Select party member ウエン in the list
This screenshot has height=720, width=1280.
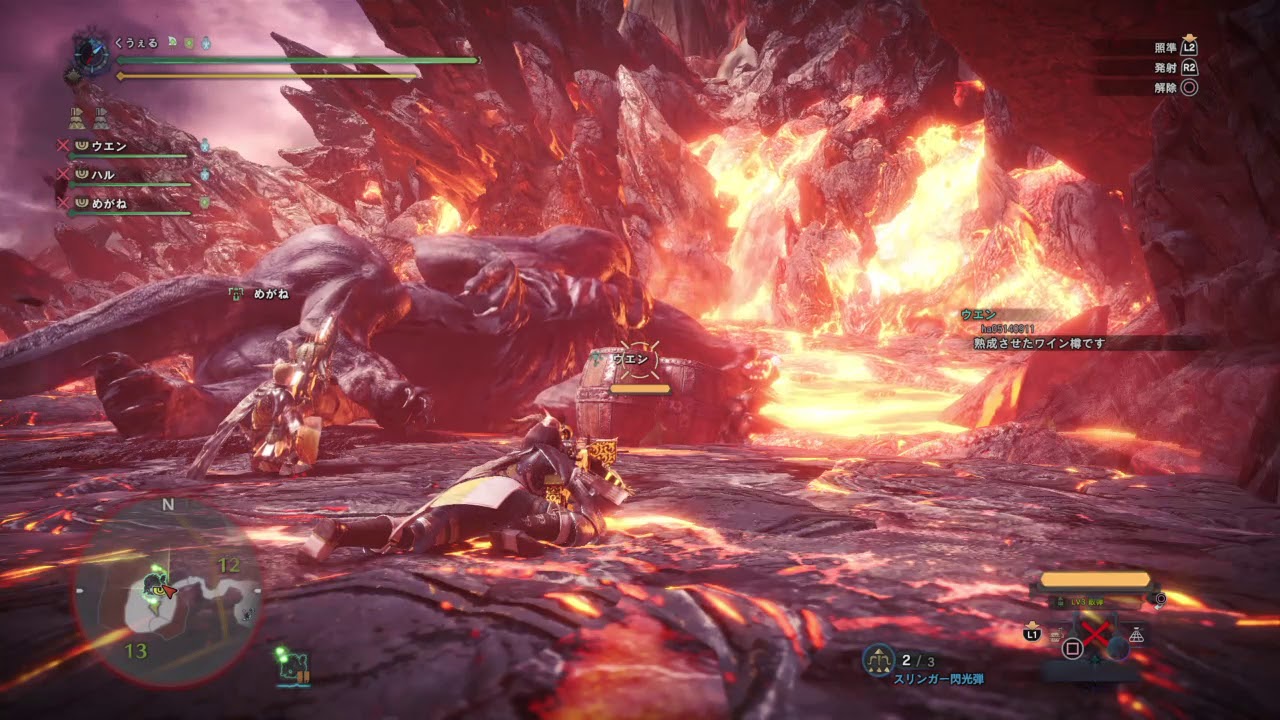coord(108,146)
